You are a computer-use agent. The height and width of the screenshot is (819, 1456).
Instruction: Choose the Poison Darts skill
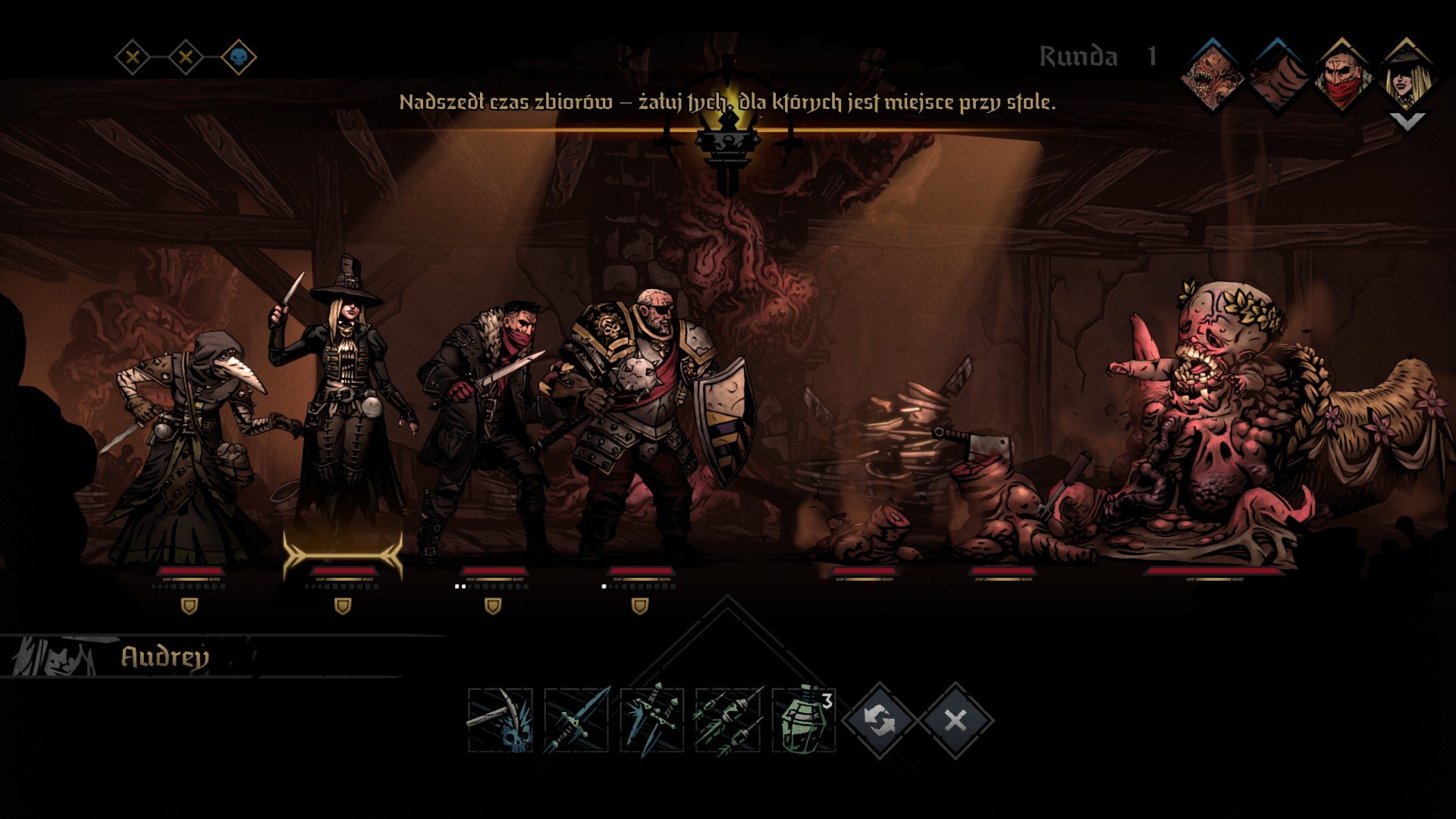click(728, 720)
